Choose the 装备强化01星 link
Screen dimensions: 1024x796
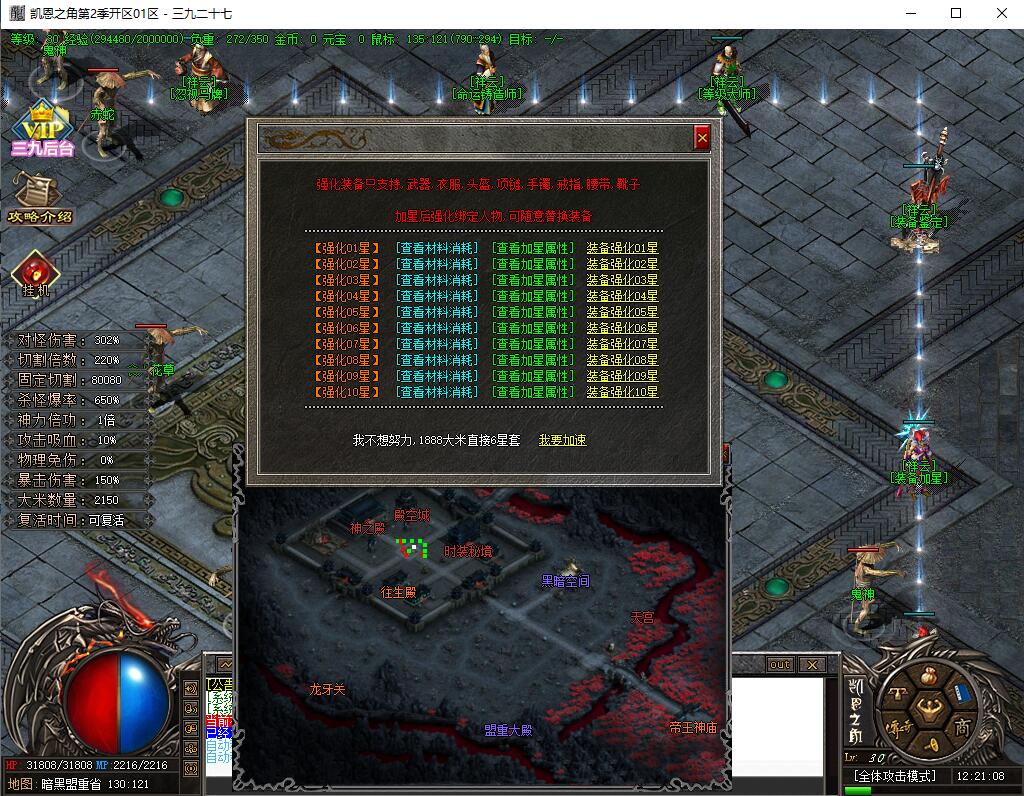tap(622, 248)
